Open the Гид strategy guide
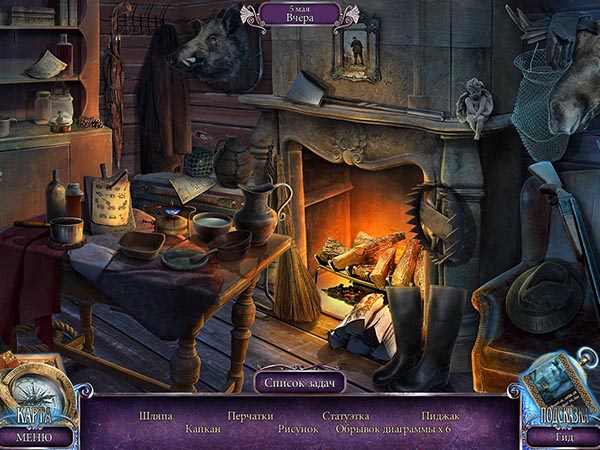The height and width of the screenshot is (450, 600). (564, 436)
